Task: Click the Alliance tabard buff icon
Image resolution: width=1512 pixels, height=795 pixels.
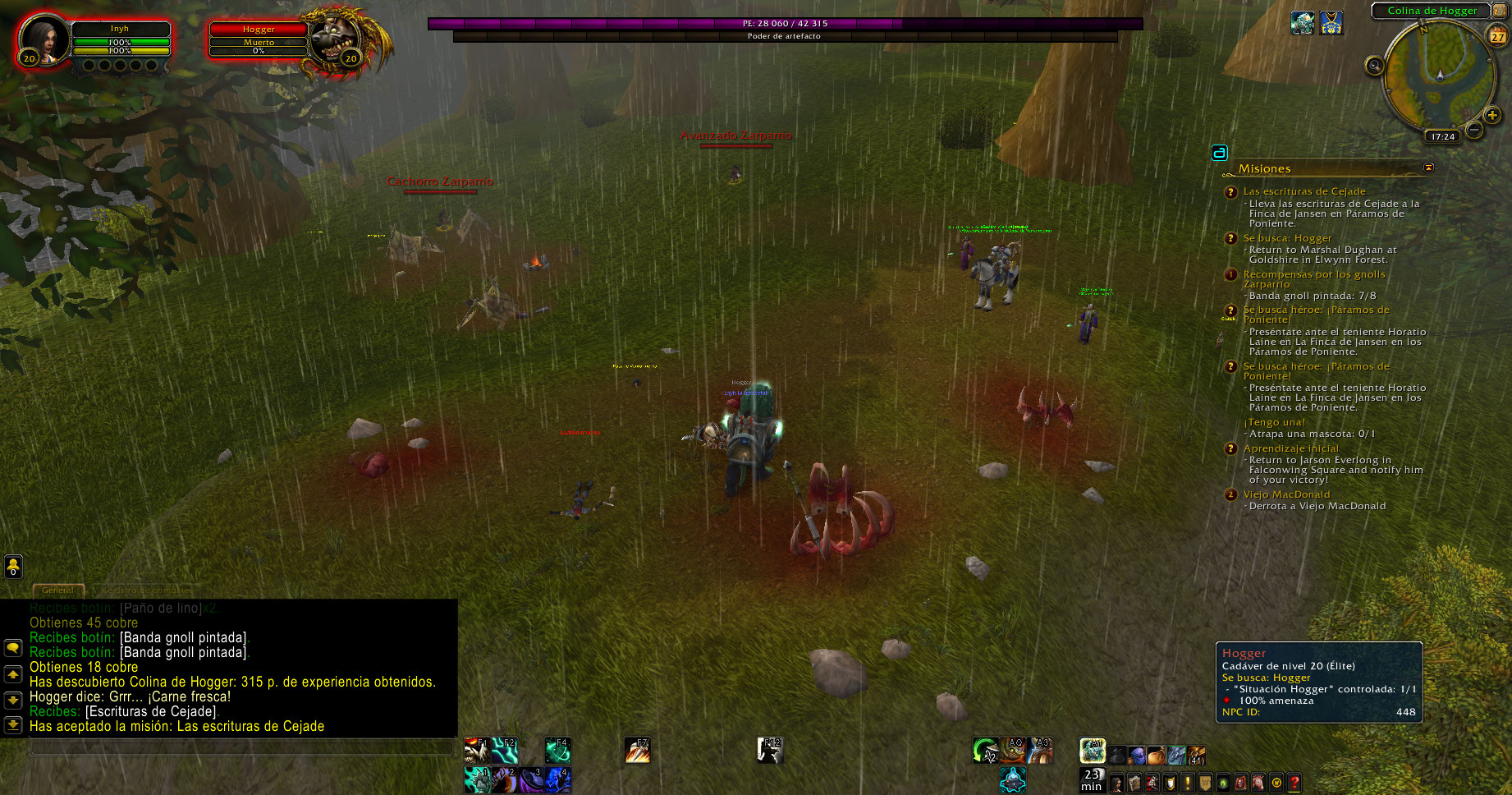Action: point(1331,22)
